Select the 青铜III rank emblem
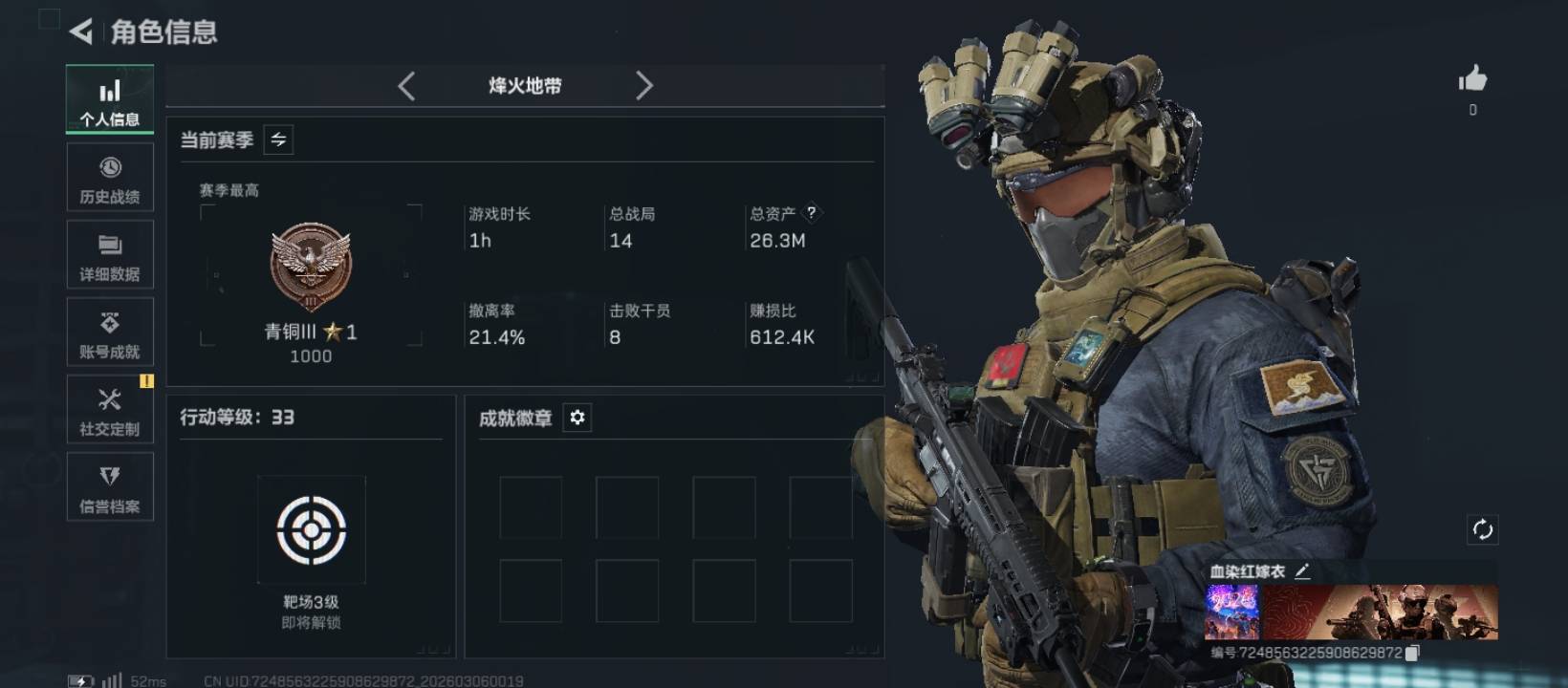This screenshot has width=1568, height=688. (x=310, y=268)
